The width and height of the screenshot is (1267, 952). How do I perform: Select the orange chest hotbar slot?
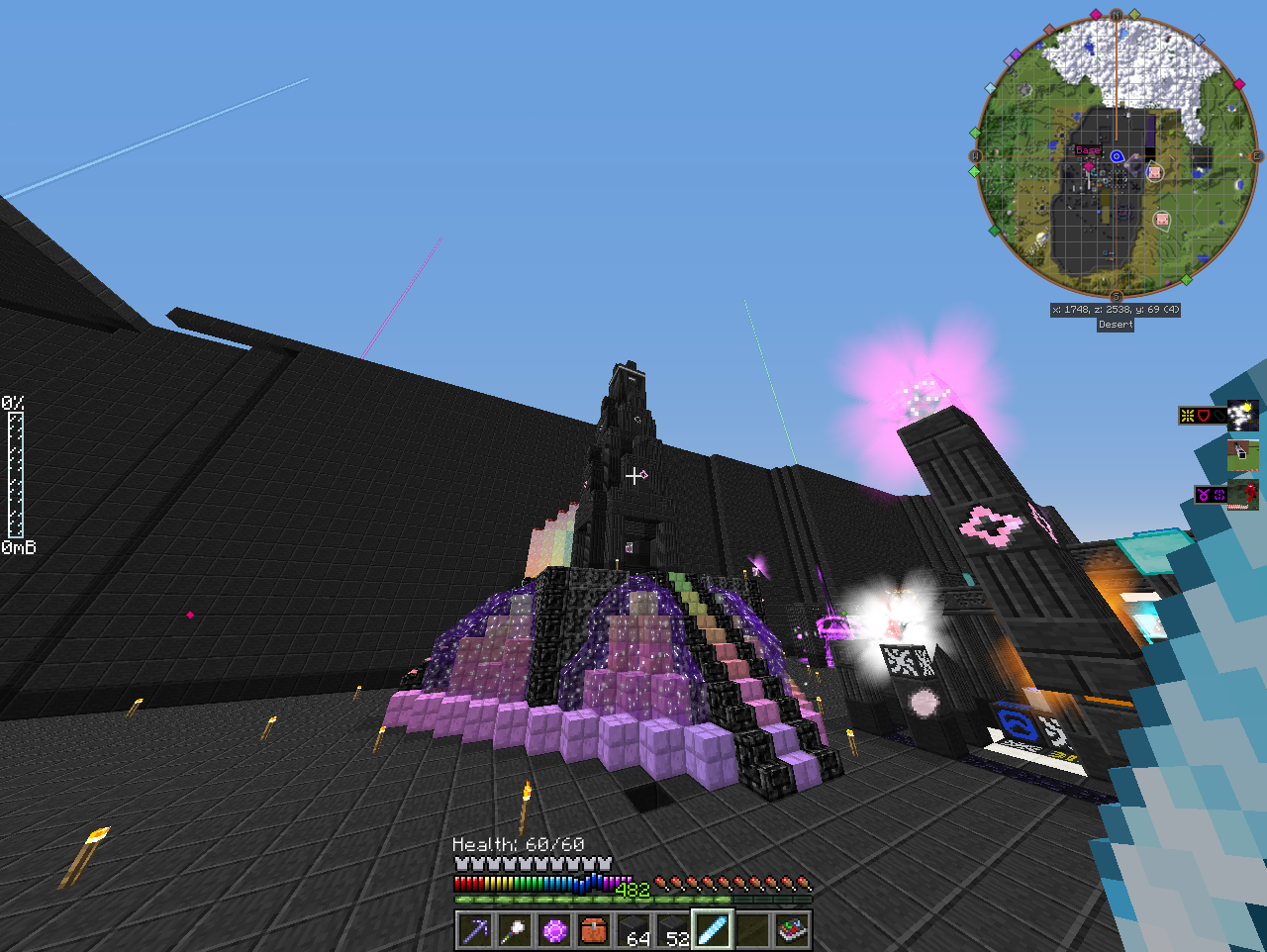(x=594, y=931)
